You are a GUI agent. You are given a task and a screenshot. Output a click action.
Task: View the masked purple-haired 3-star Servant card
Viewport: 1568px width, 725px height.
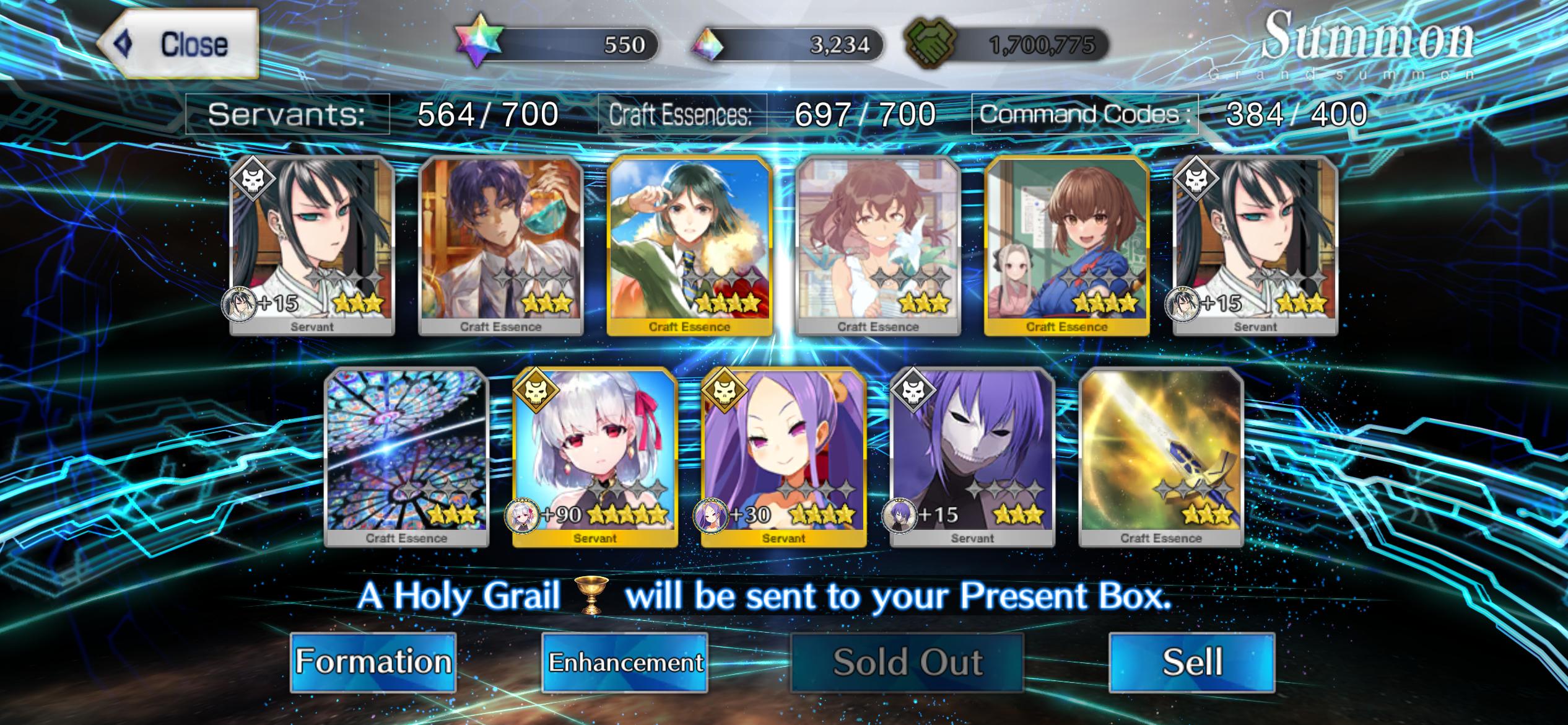pos(972,457)
